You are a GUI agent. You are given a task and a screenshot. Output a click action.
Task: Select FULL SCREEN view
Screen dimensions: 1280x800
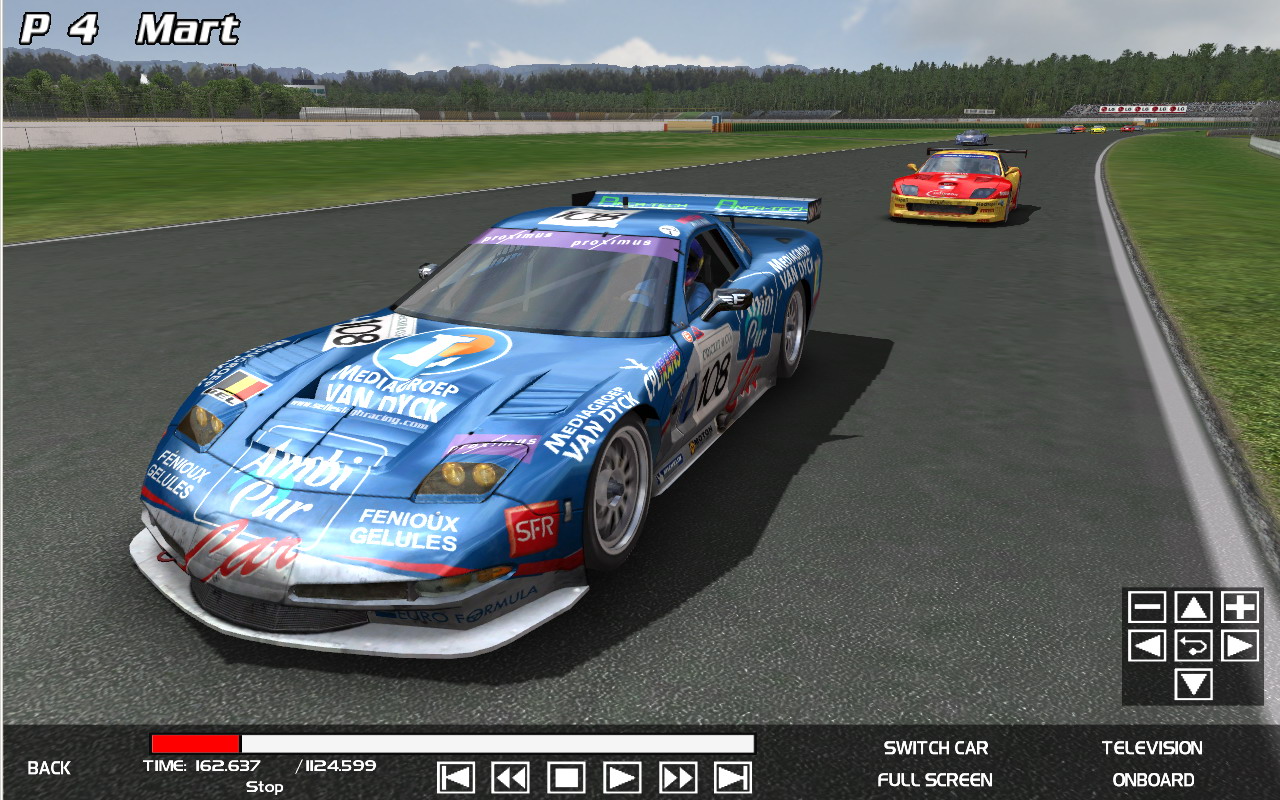click(x=935, y=780)
